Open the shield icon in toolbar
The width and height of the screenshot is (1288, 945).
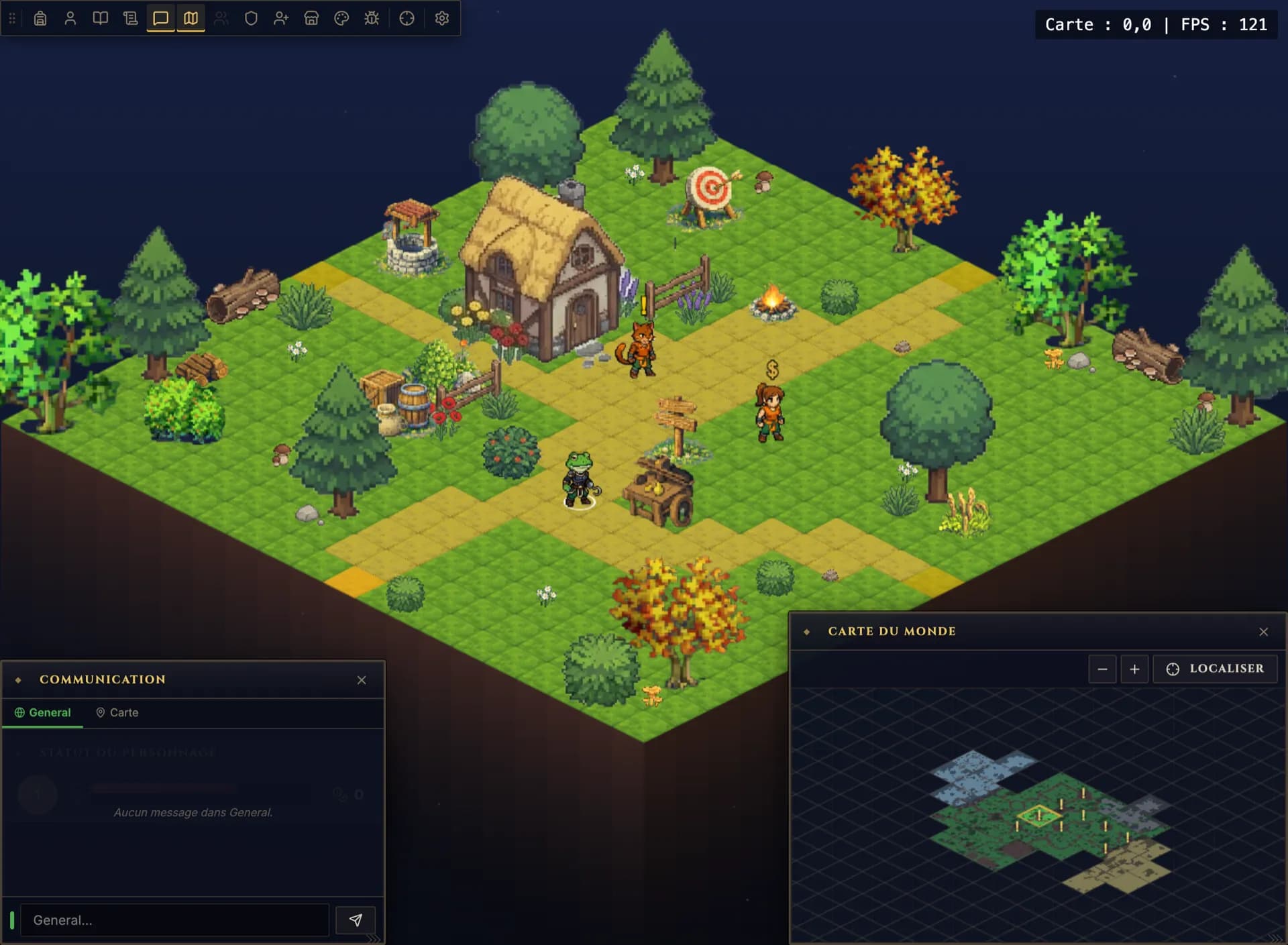(251, 18)
